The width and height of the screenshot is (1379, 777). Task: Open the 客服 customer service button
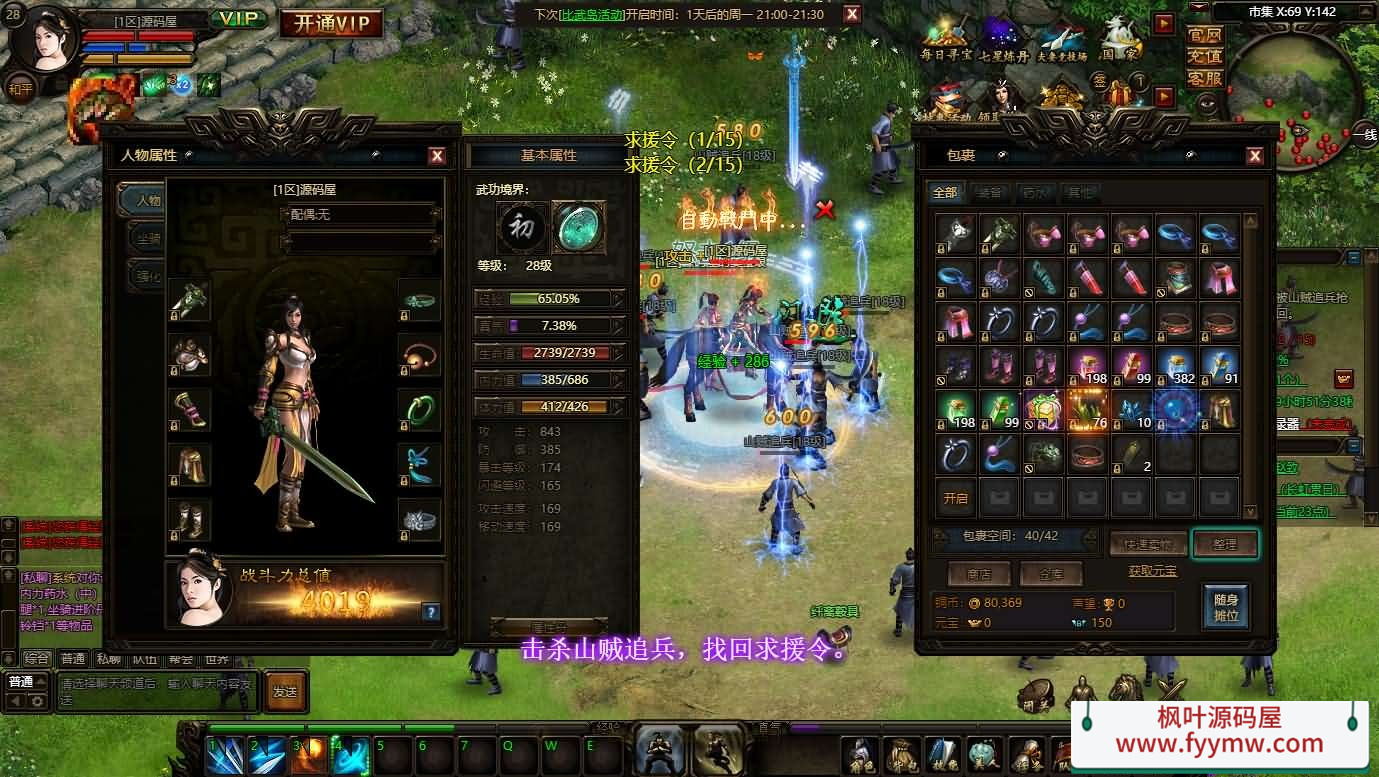(x=1205, y=78)
